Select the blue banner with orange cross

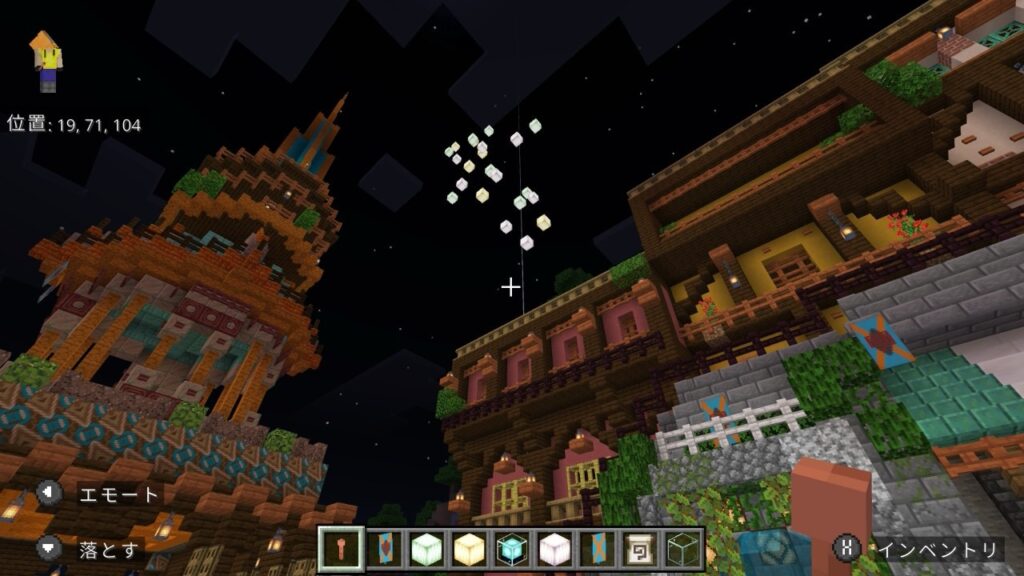(597, 548)
